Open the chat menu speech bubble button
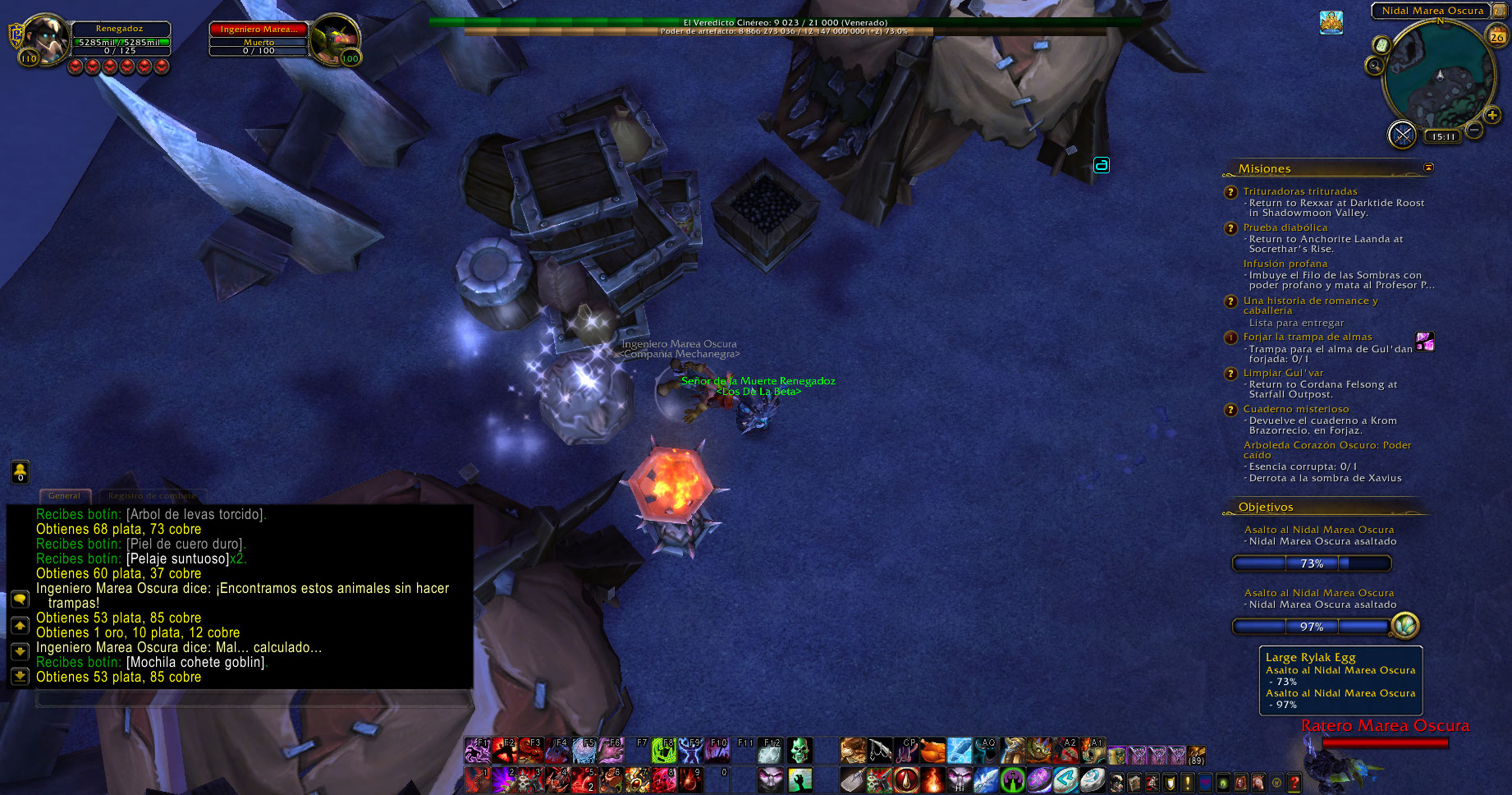 20,600
